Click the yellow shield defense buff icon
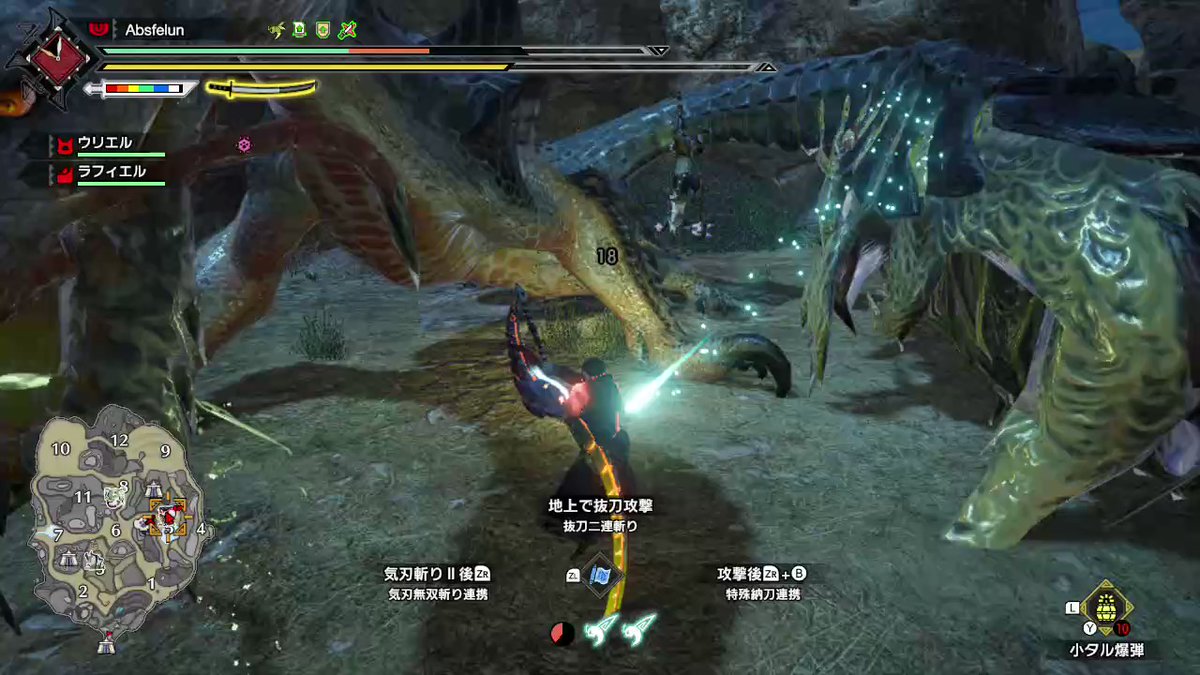1200x675 pixels. click(x=322, y=31)
